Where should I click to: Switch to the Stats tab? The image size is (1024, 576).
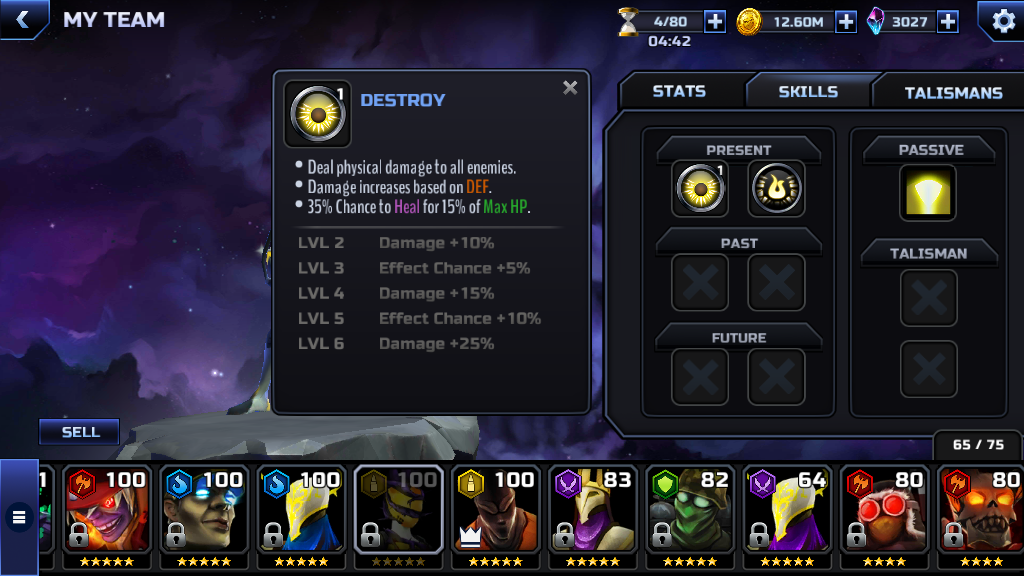[679, 91]
